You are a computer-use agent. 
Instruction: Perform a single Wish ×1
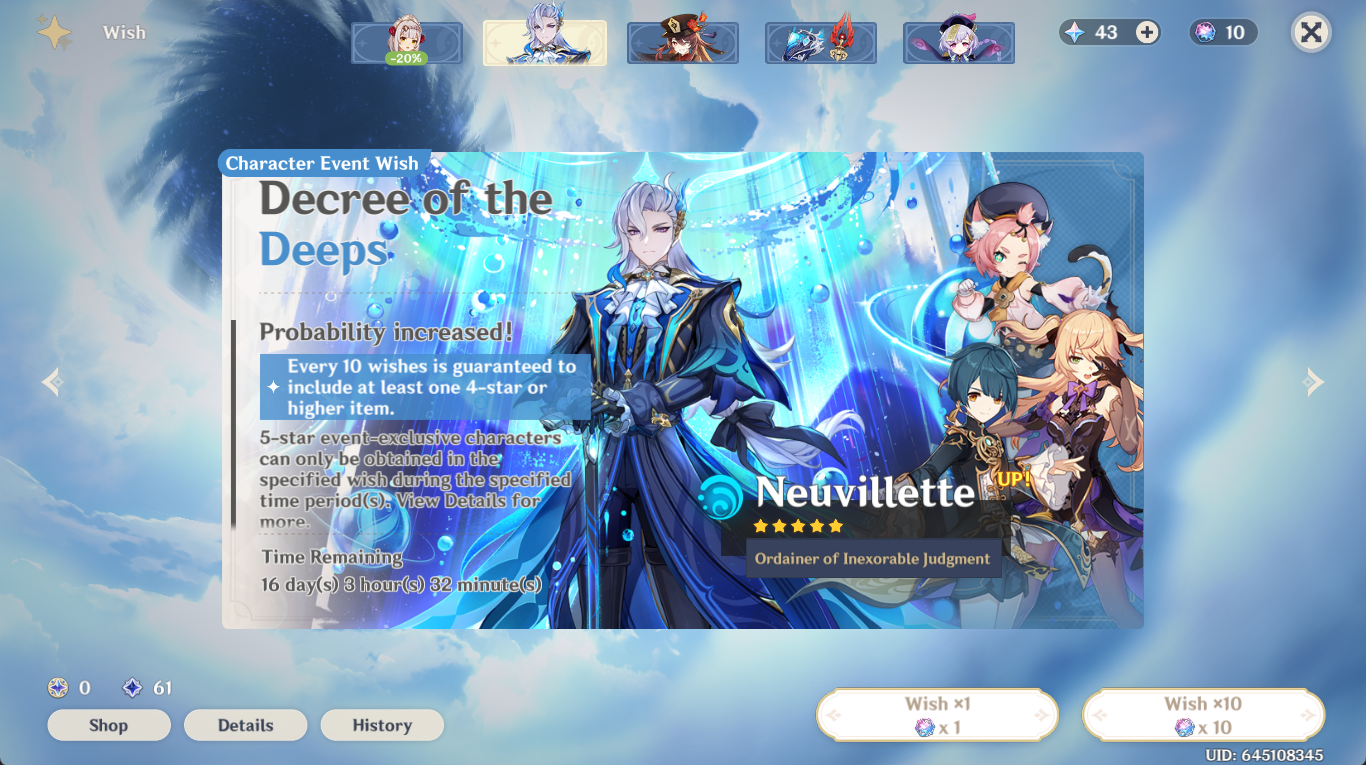point(936,714)
